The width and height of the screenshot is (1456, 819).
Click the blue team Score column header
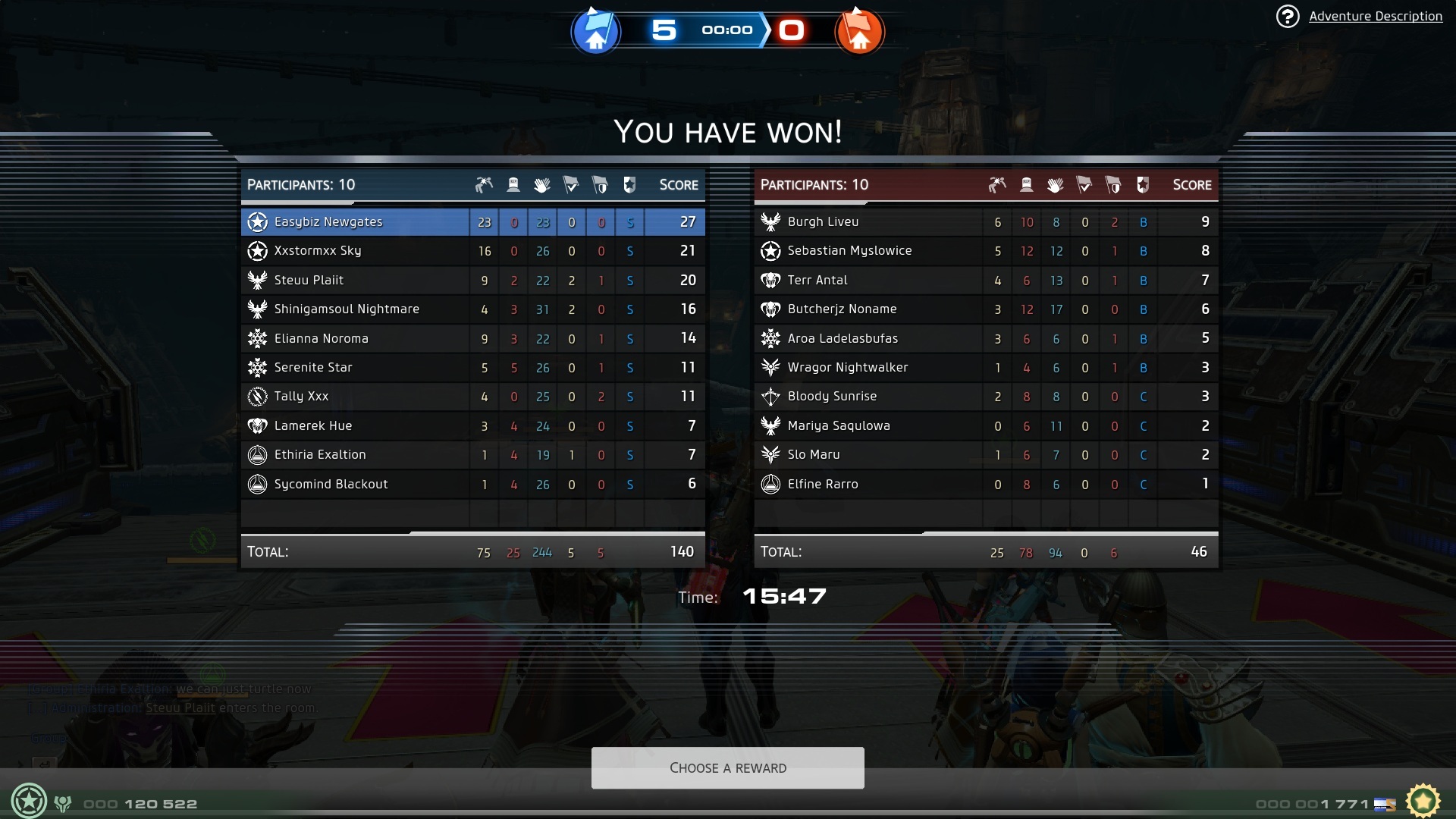pos(678,185)
